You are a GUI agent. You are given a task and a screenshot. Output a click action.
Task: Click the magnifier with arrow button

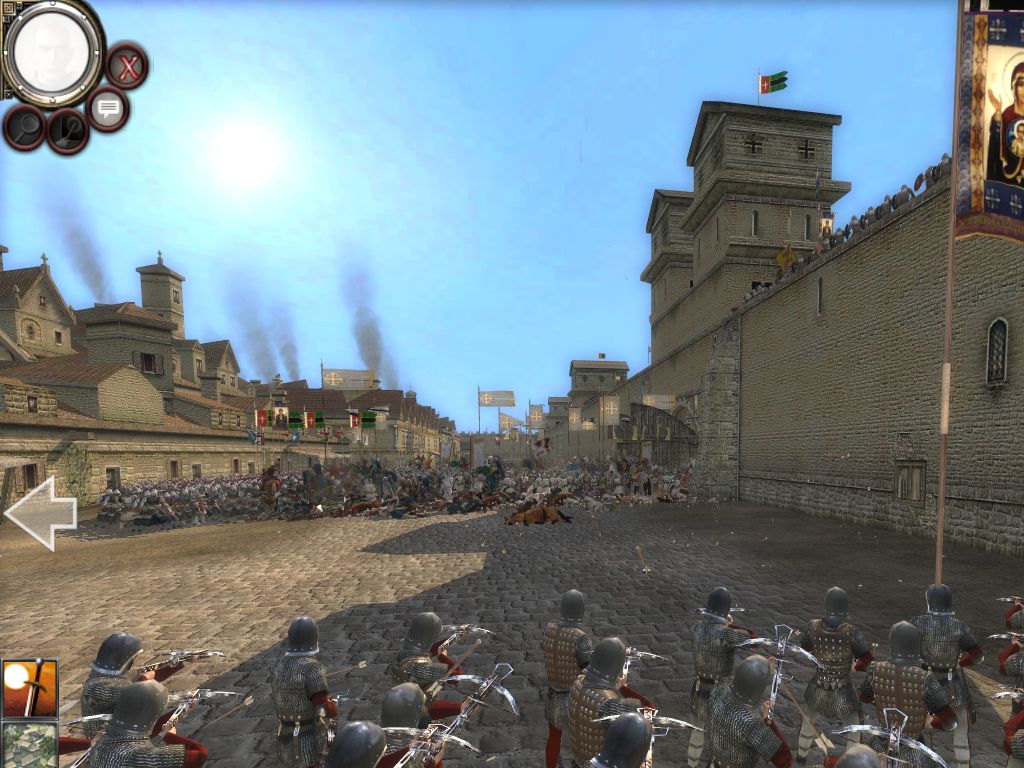coord(68,130)
